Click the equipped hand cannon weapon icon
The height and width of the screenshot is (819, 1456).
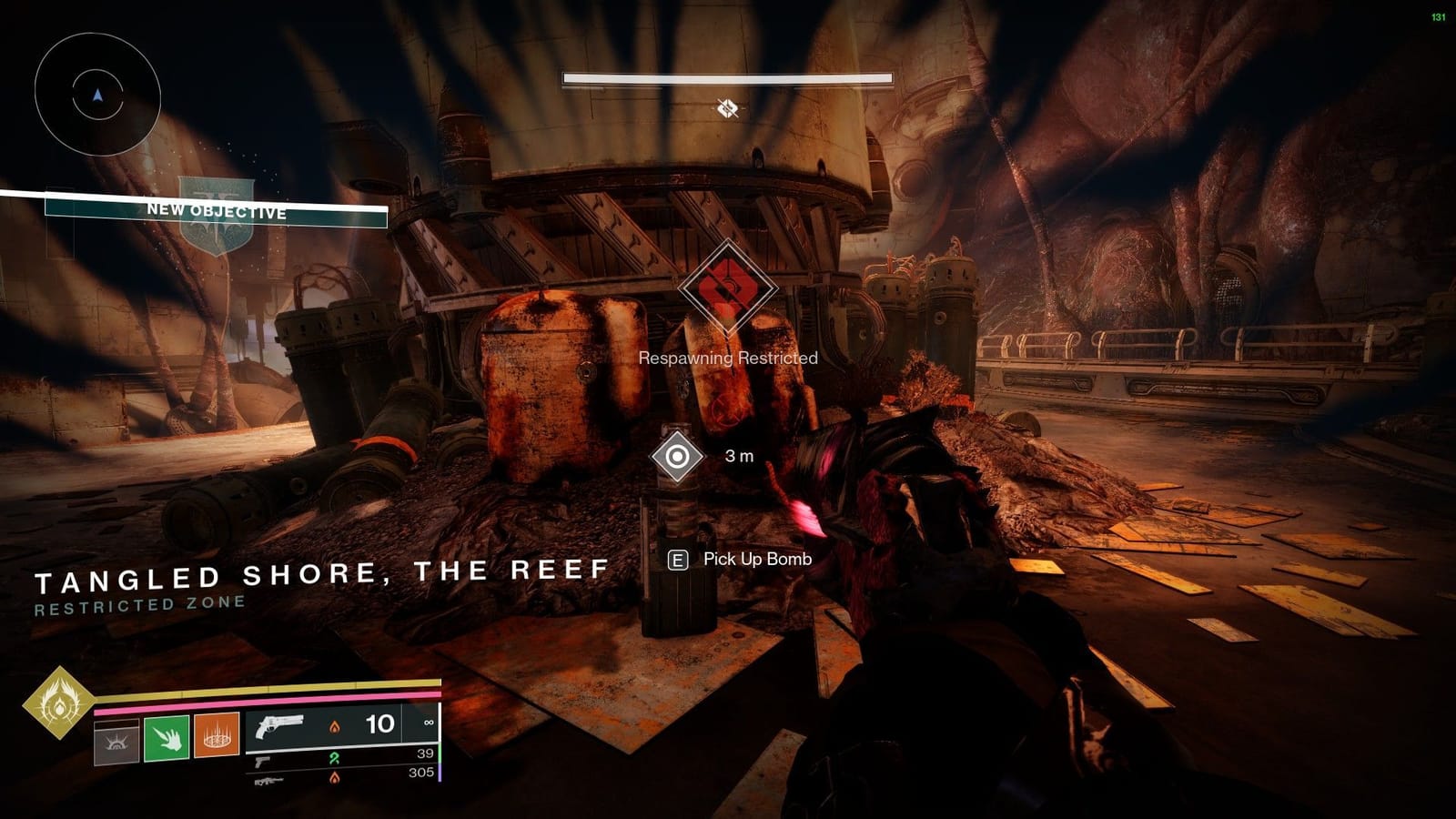point(279,725)
